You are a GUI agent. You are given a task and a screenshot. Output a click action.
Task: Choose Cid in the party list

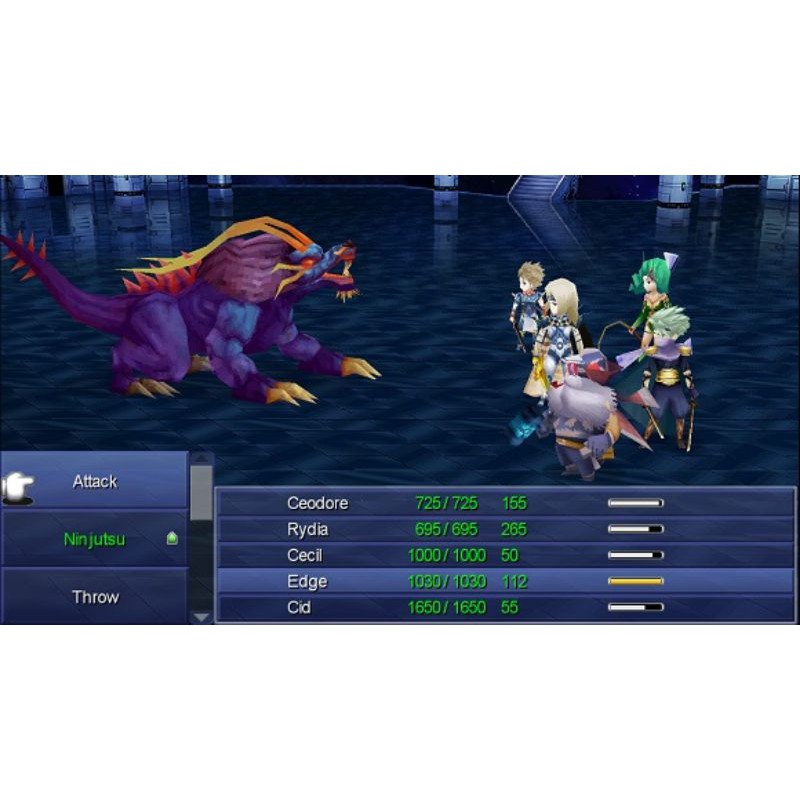505,607
